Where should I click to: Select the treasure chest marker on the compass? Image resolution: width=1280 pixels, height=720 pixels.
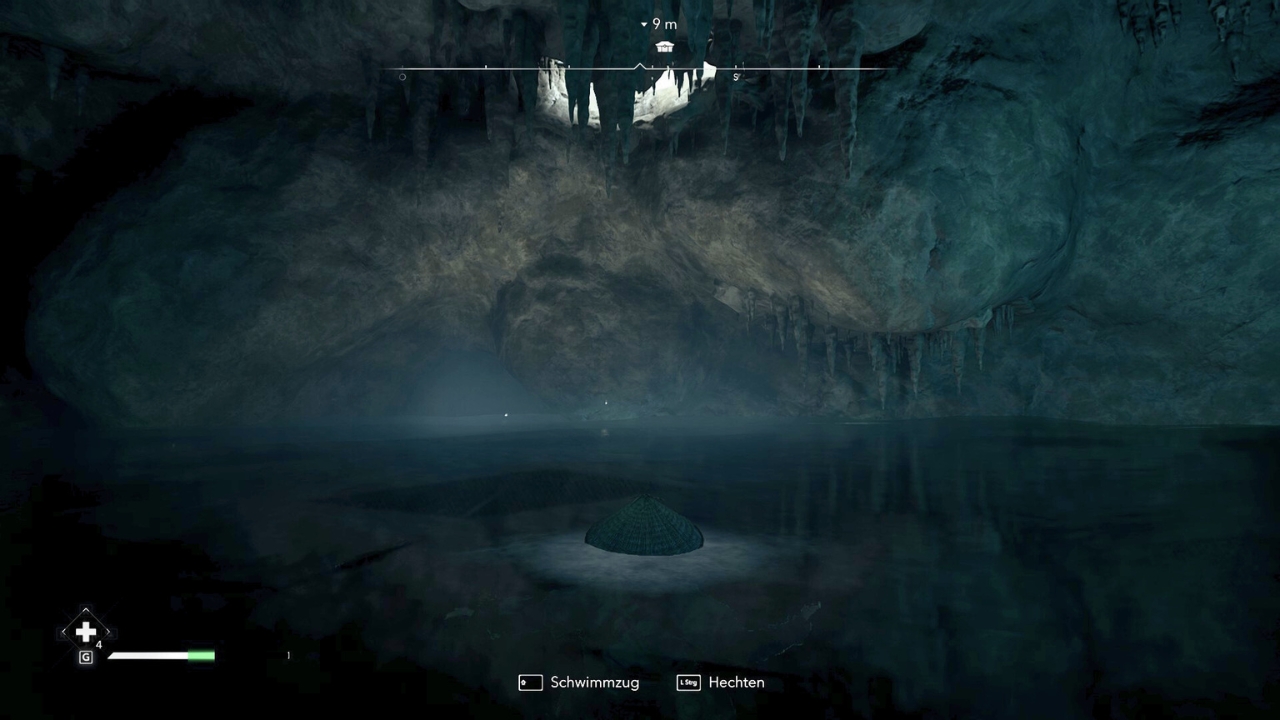664,46
